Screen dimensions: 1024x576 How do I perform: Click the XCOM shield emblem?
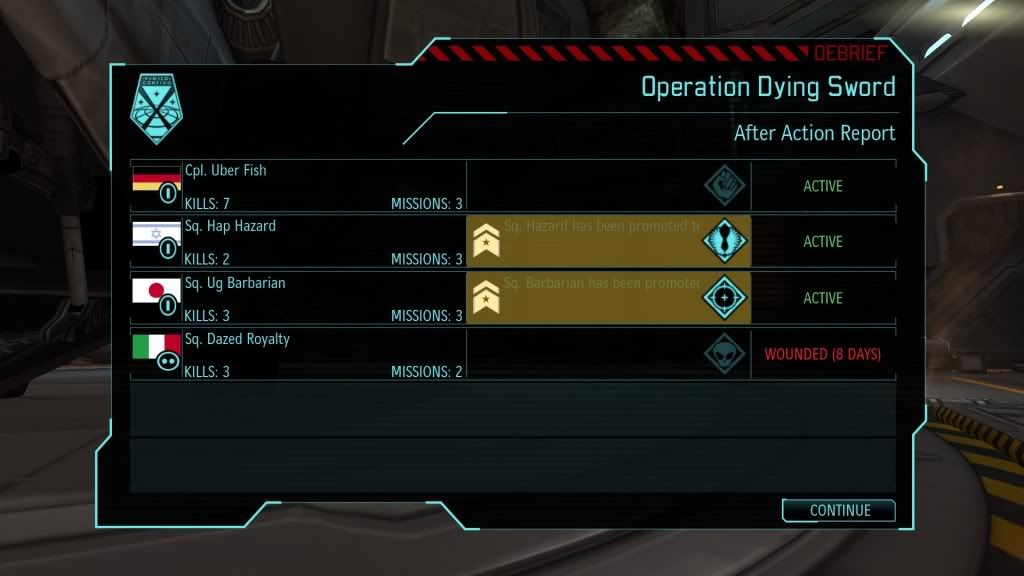(x=155, y=108)
